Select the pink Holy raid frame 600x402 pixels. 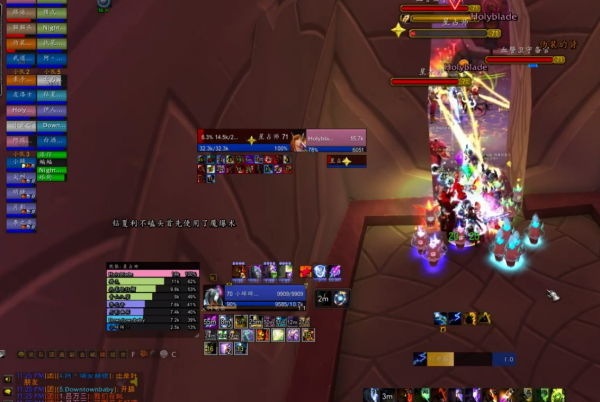click(x=20, y=110)
